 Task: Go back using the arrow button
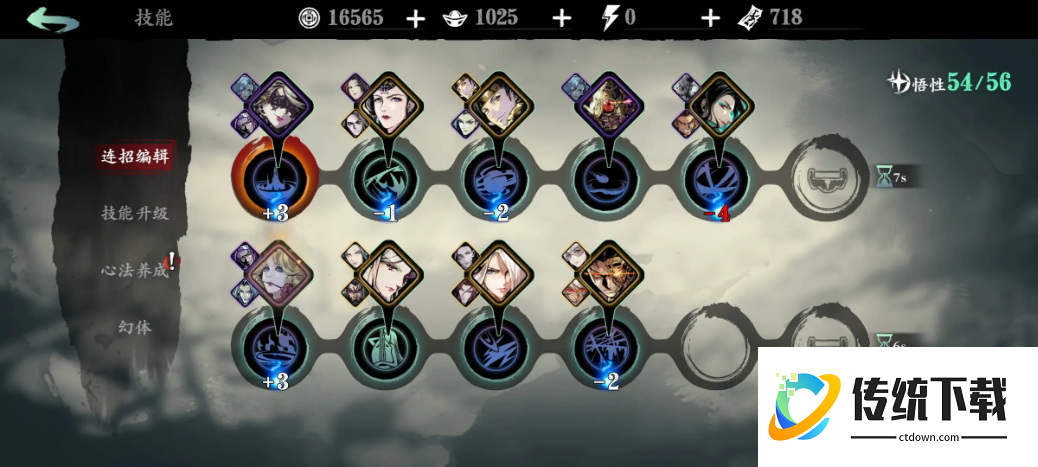point(53,19)
